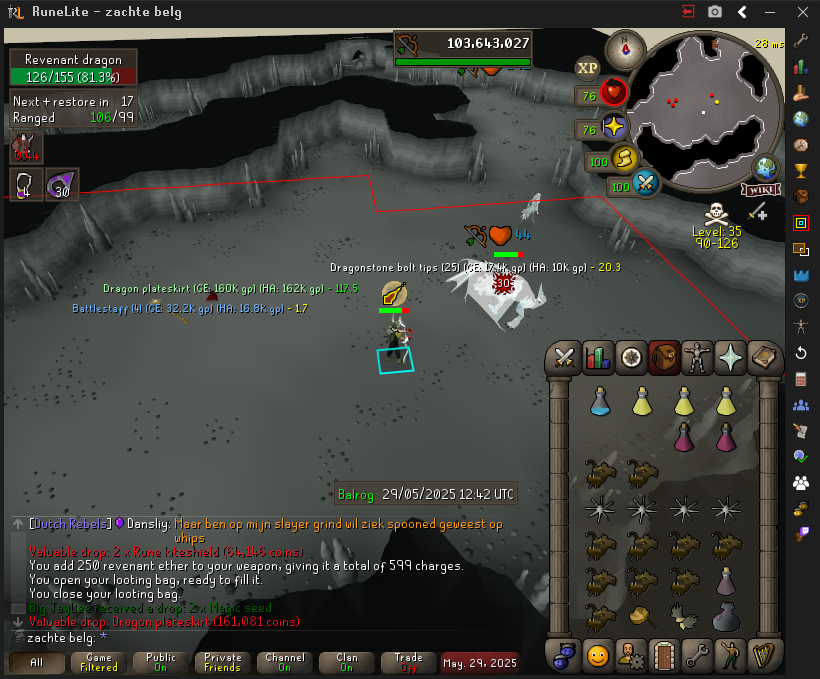Set Trade chat filter
This screenshot has width=820, height=679.
tap(408, 662)
